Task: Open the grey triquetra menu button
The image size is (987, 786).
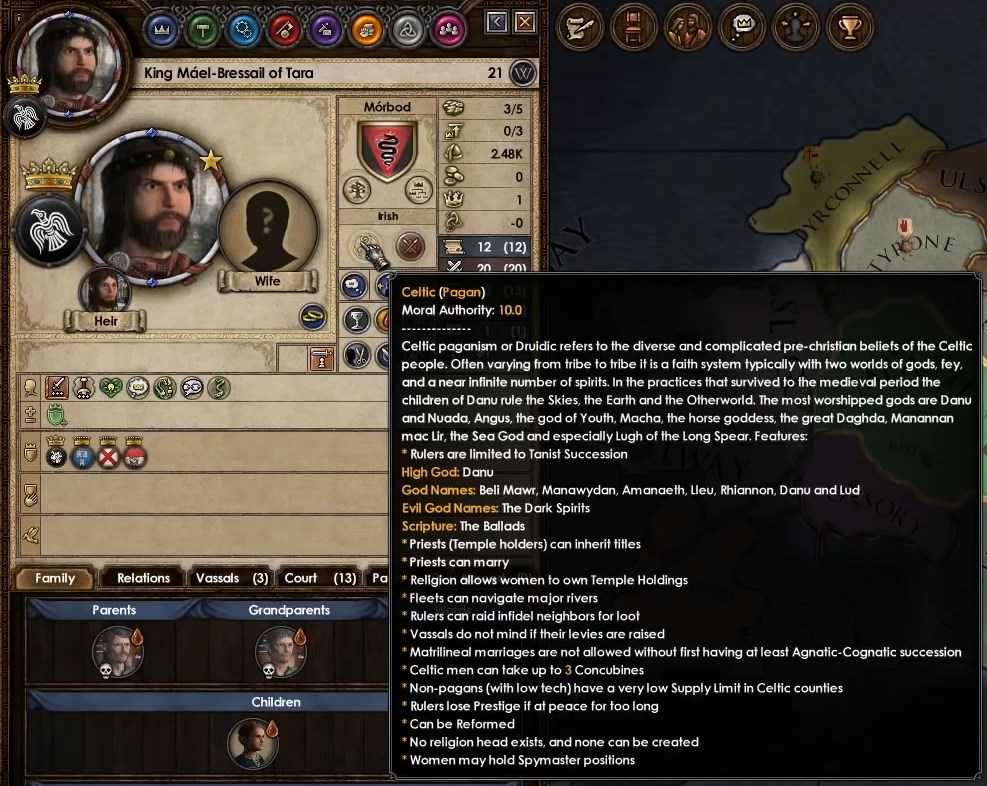Action: pos(408,28)
